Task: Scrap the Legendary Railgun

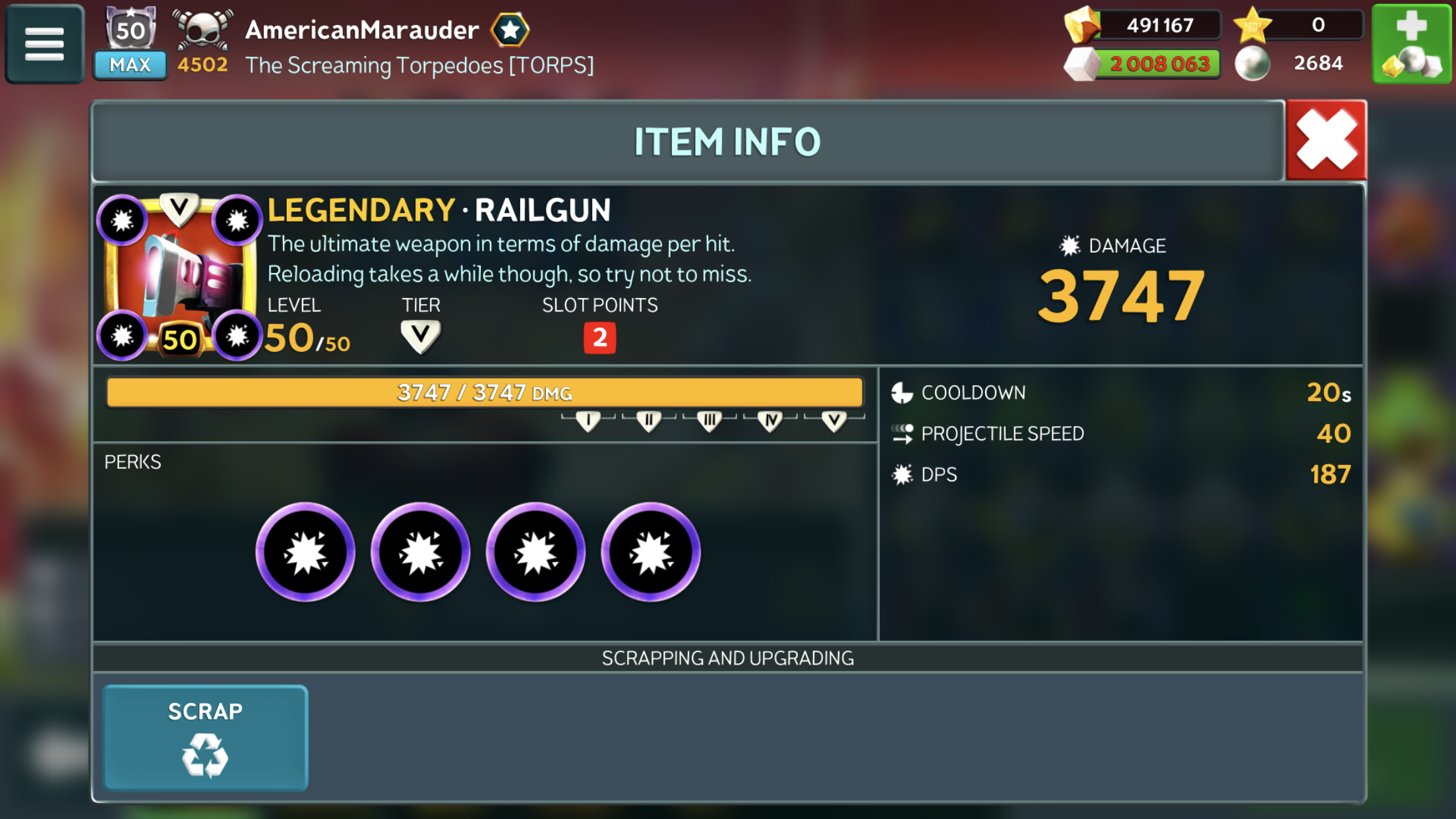Action: click(205, 737)
